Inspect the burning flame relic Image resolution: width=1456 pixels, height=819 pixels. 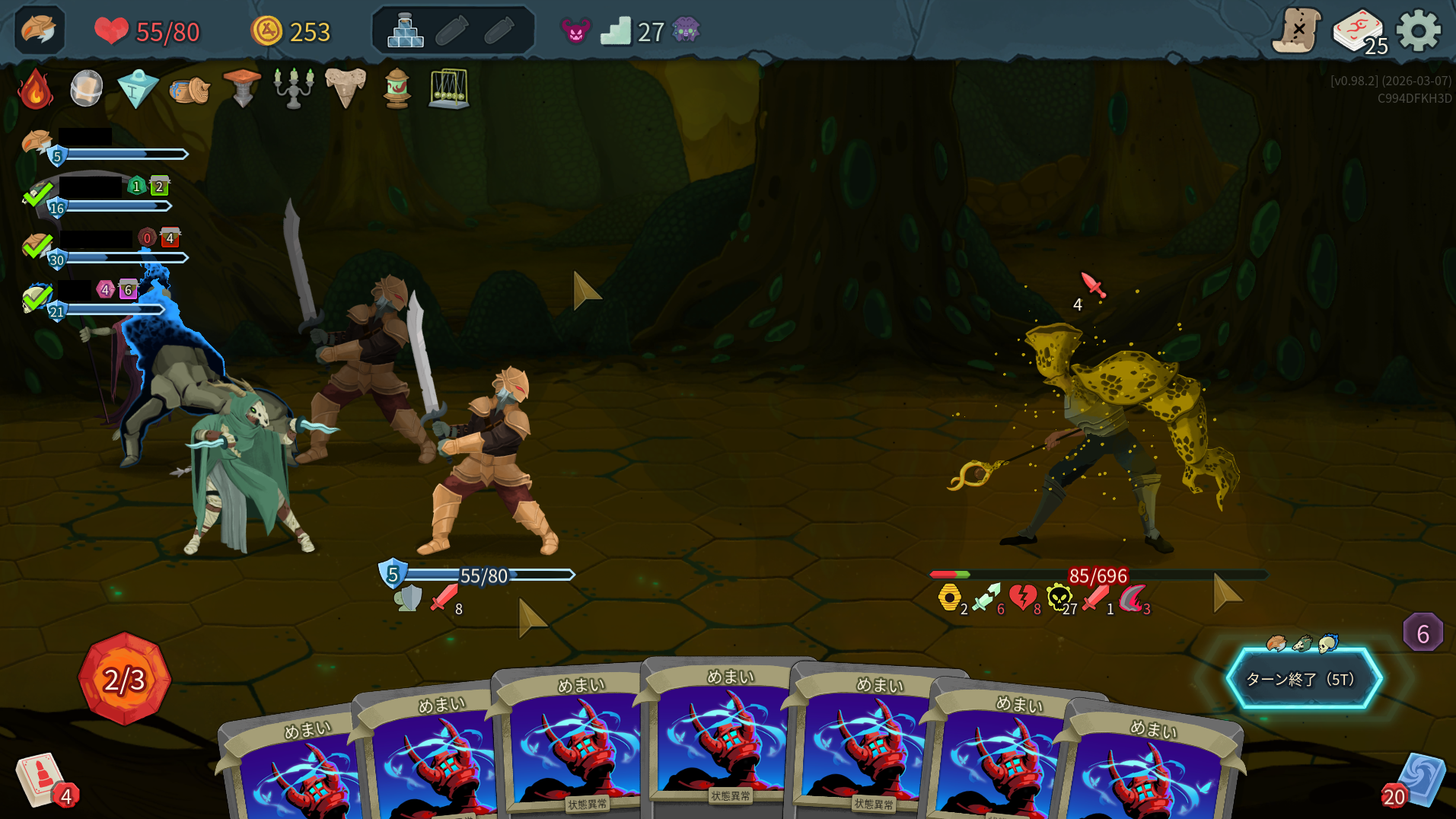pyautogui.click(x=36, y=90)
